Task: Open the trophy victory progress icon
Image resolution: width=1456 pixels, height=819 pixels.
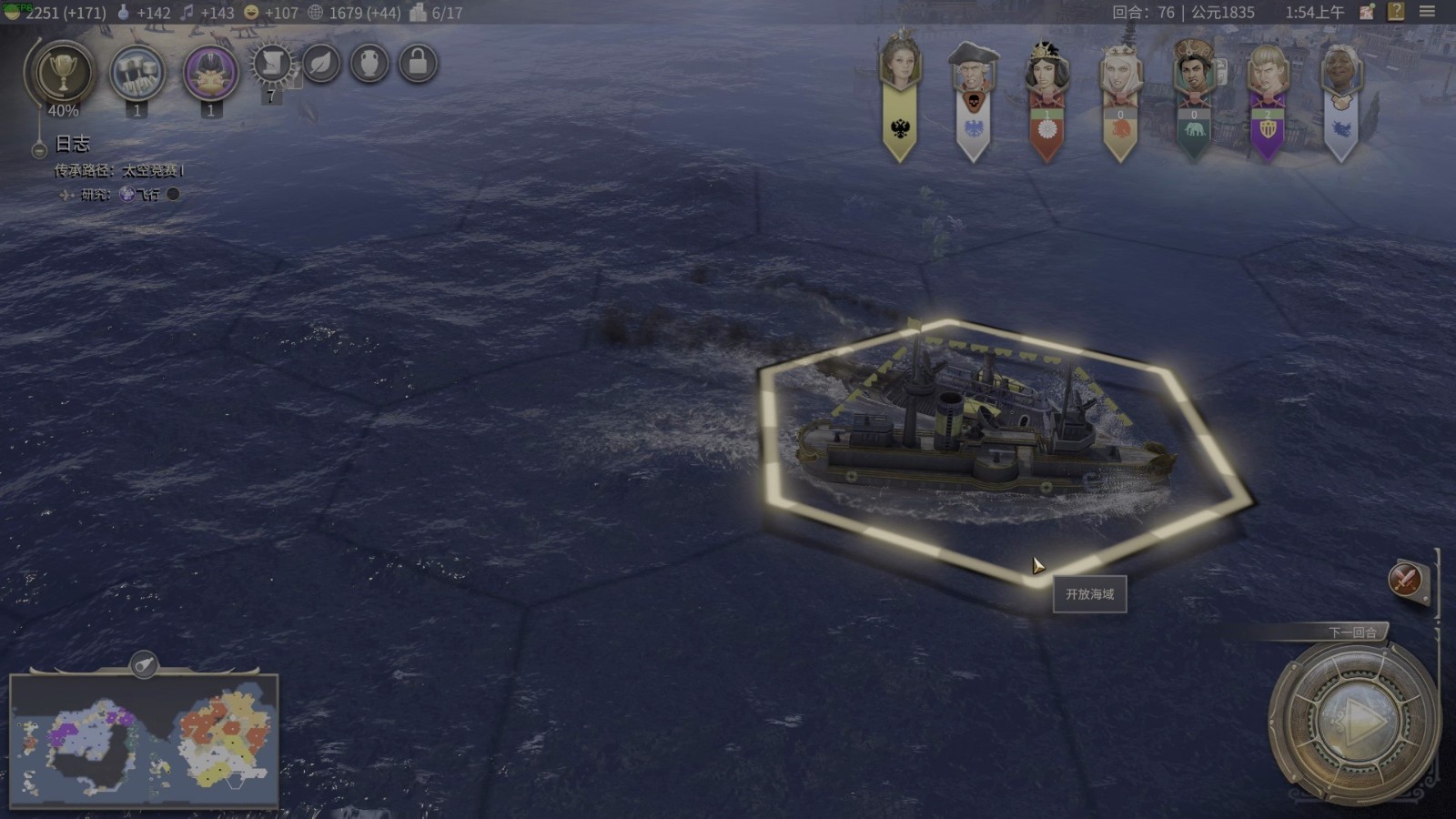Action: coord(62,73)
